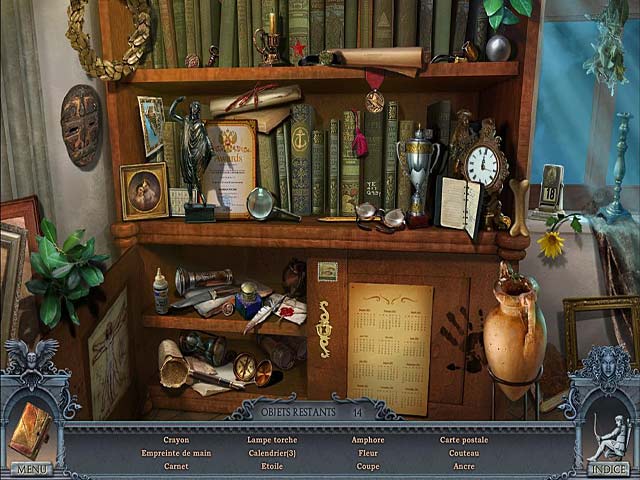Open the journal book icon
This screenshot has height=480, width=640.
[30, 430]
